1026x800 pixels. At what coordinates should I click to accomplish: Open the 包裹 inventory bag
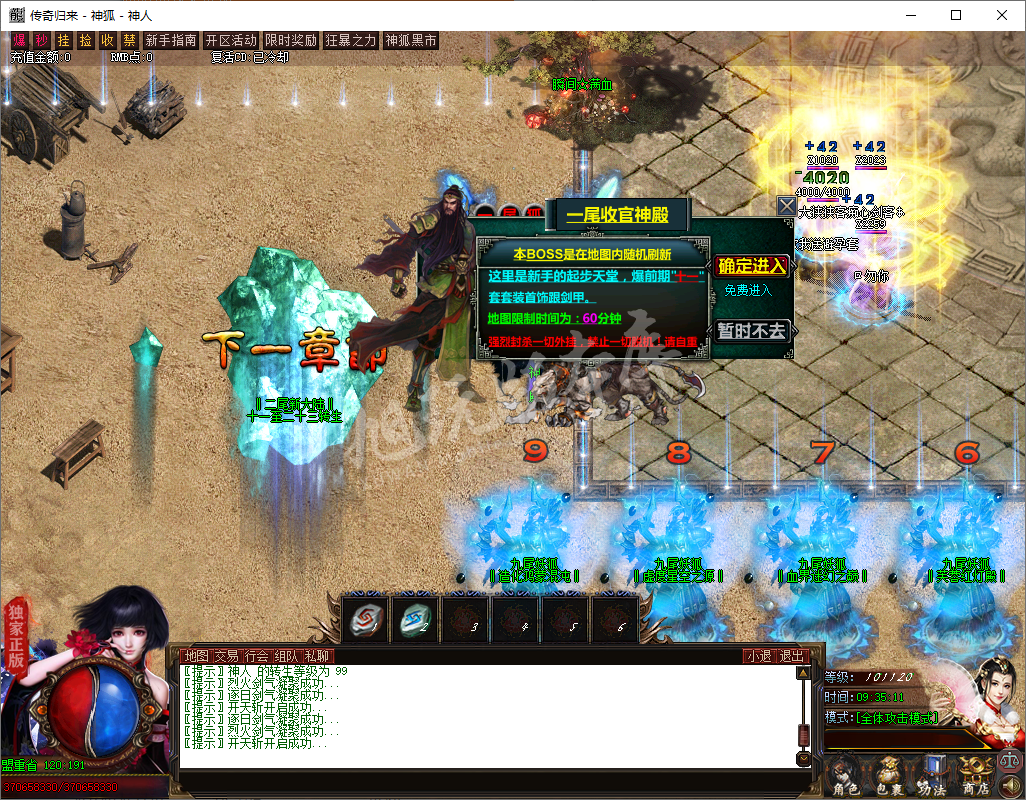pyautogui.click(x=890, y=776)
